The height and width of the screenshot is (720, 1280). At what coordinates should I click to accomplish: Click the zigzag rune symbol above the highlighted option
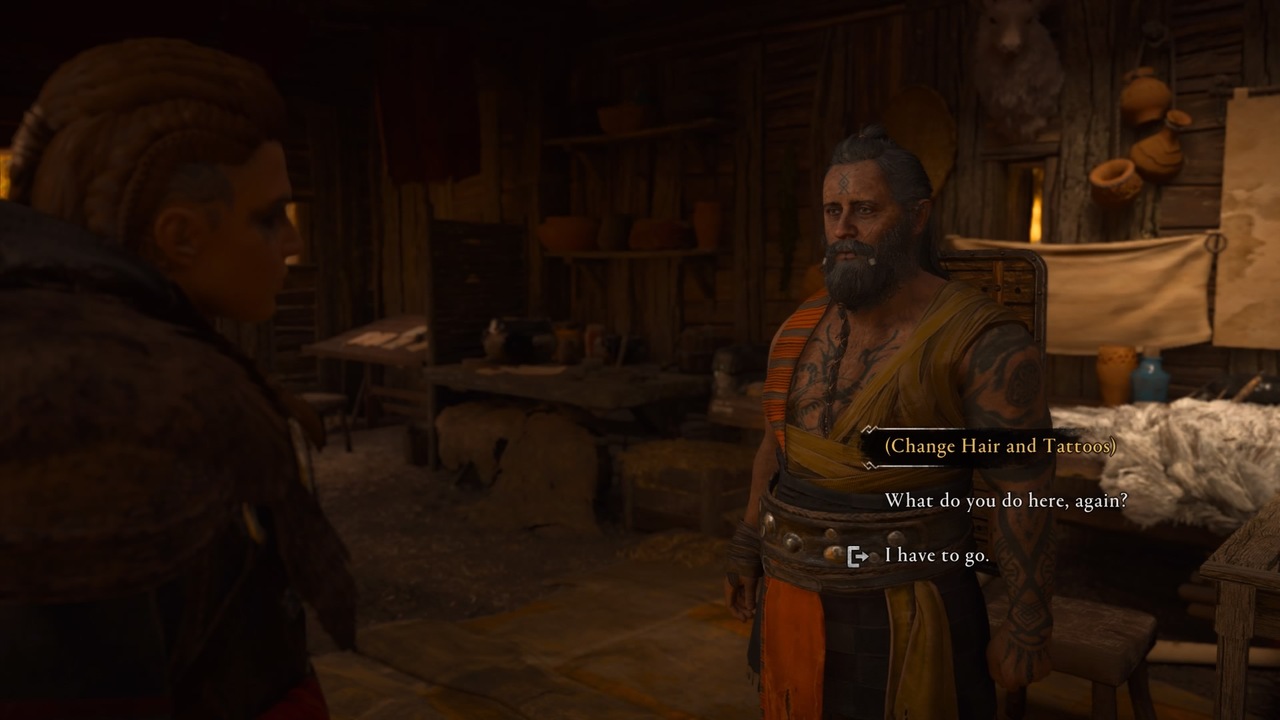tap(868, 428)
